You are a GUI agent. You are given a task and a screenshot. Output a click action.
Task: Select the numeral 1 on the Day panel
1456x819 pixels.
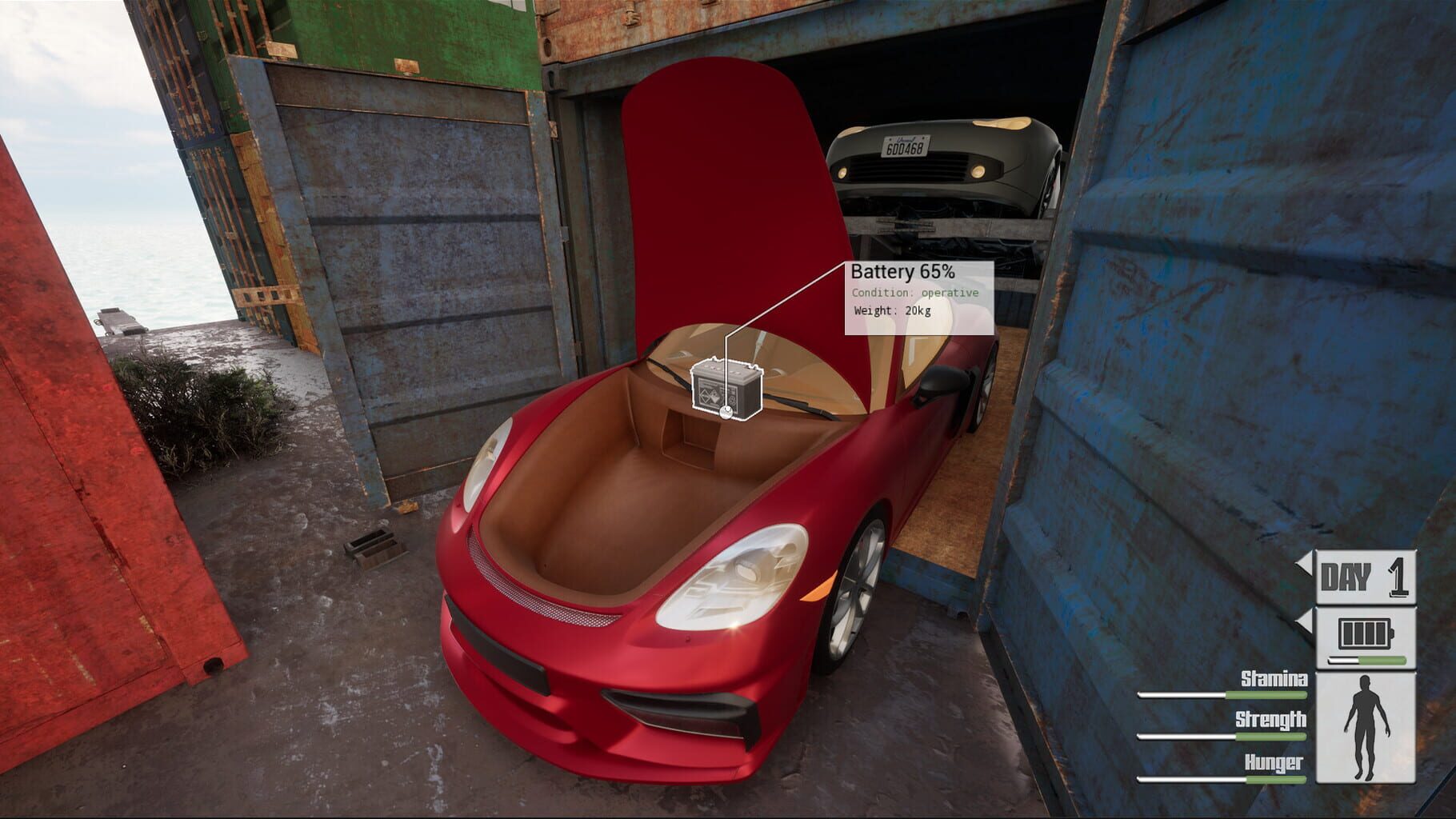pos(1396,576)
